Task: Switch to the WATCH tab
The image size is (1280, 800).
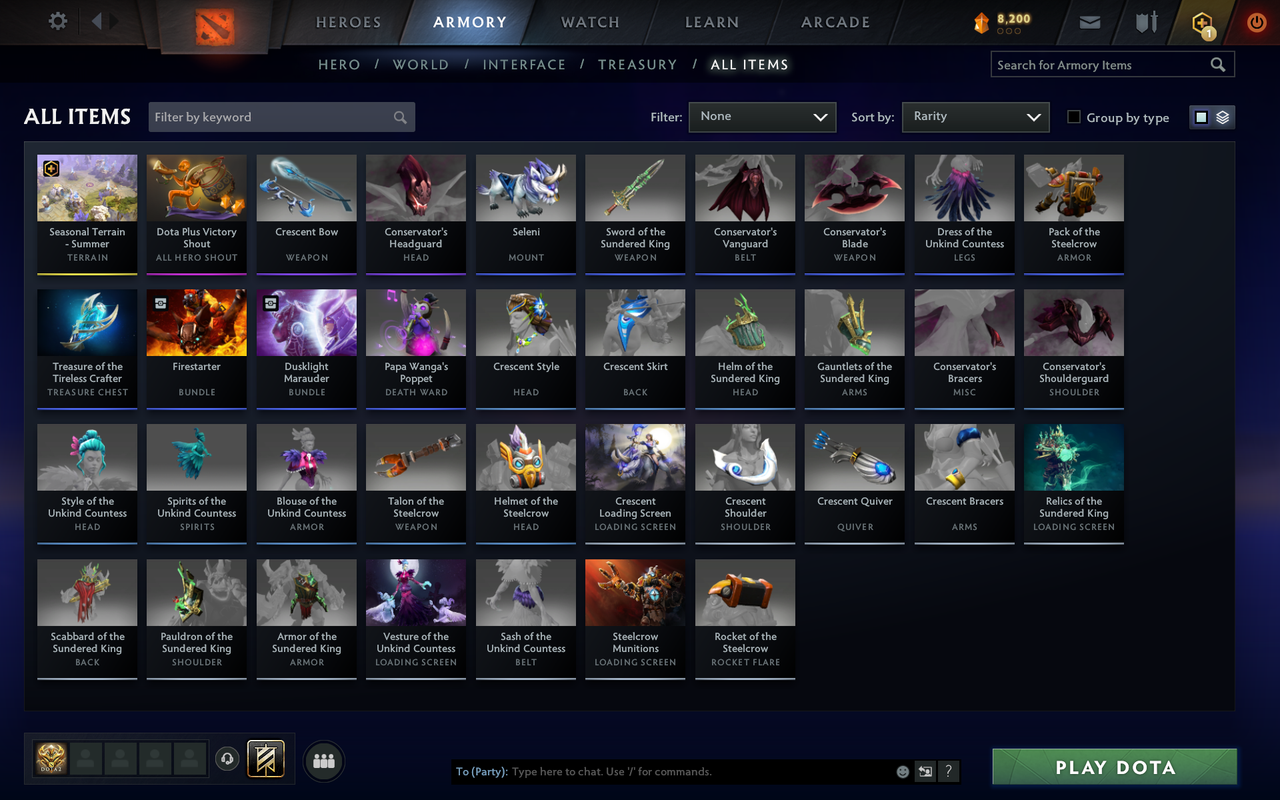Action: pyautogui.click(x=589, y=22)
